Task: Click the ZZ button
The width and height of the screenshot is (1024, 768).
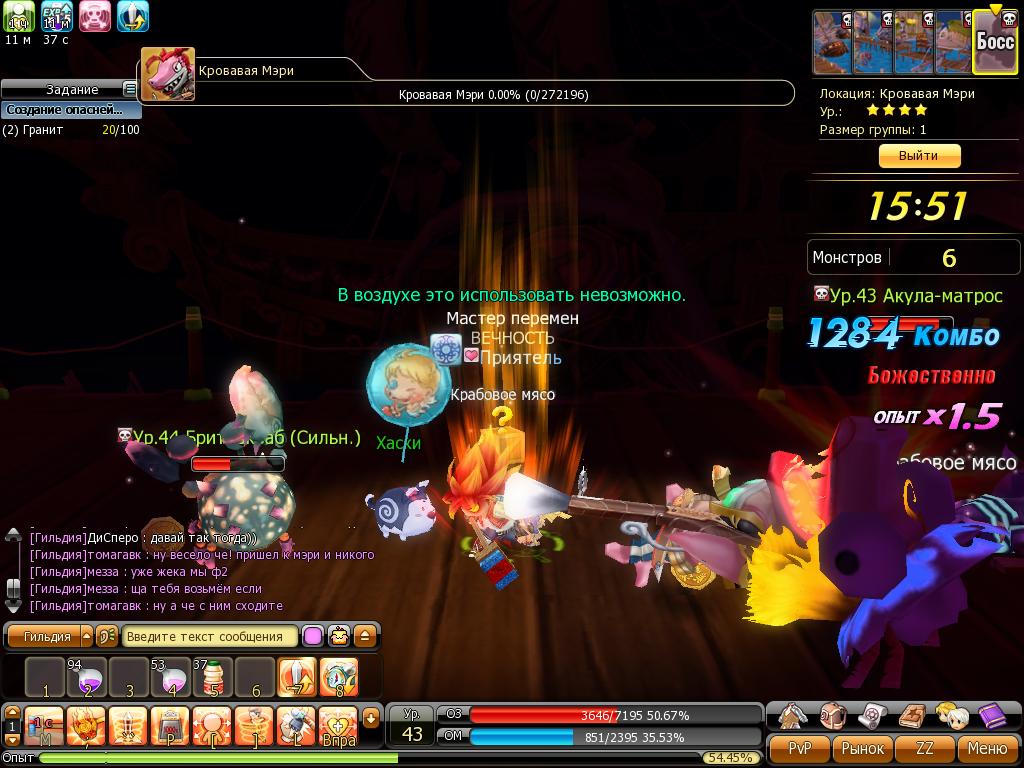Action: pyautogui.click(x=926, y=748)
